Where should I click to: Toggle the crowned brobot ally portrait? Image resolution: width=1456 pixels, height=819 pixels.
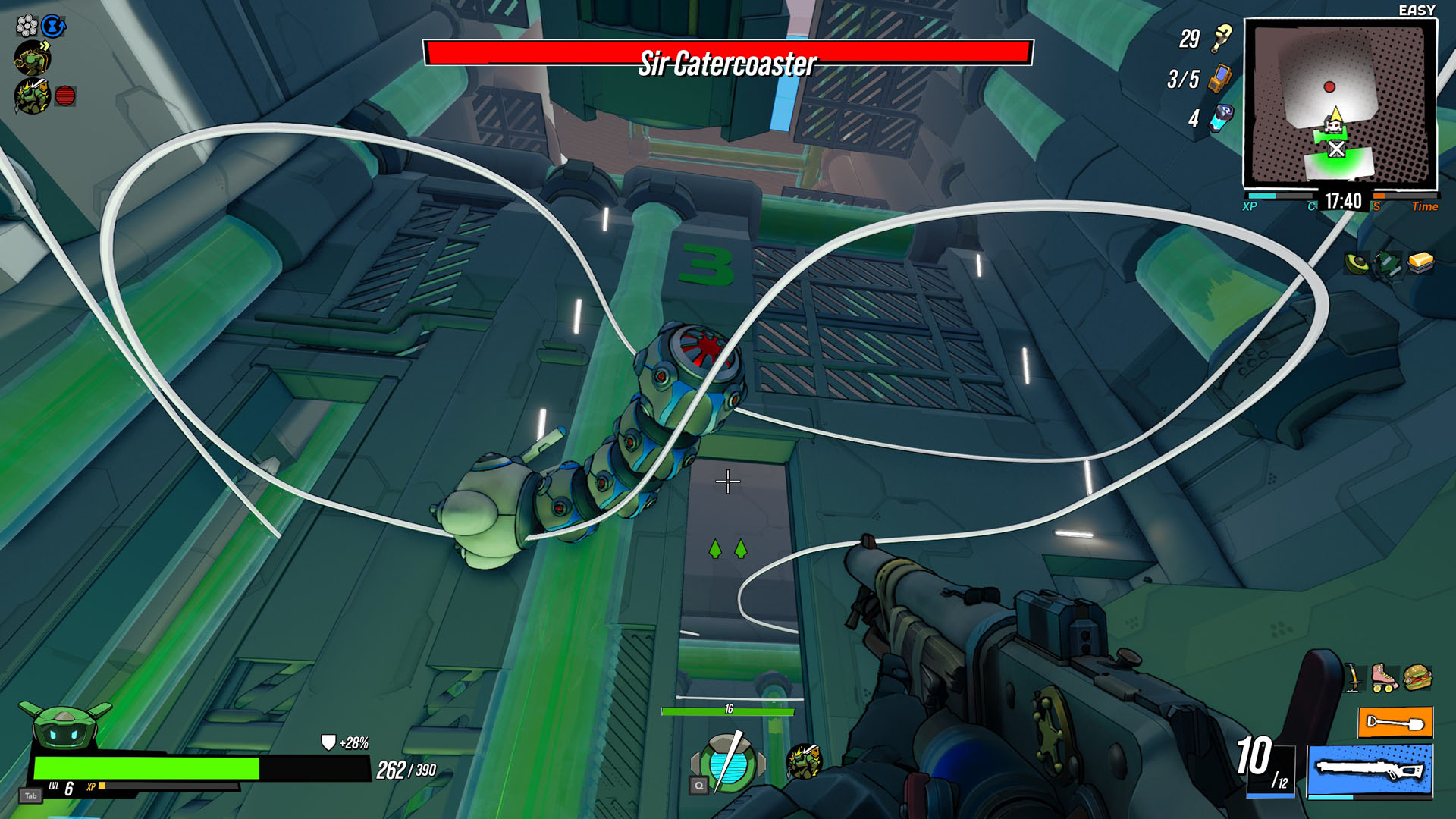pyautogui.click(x=32, y=95)
